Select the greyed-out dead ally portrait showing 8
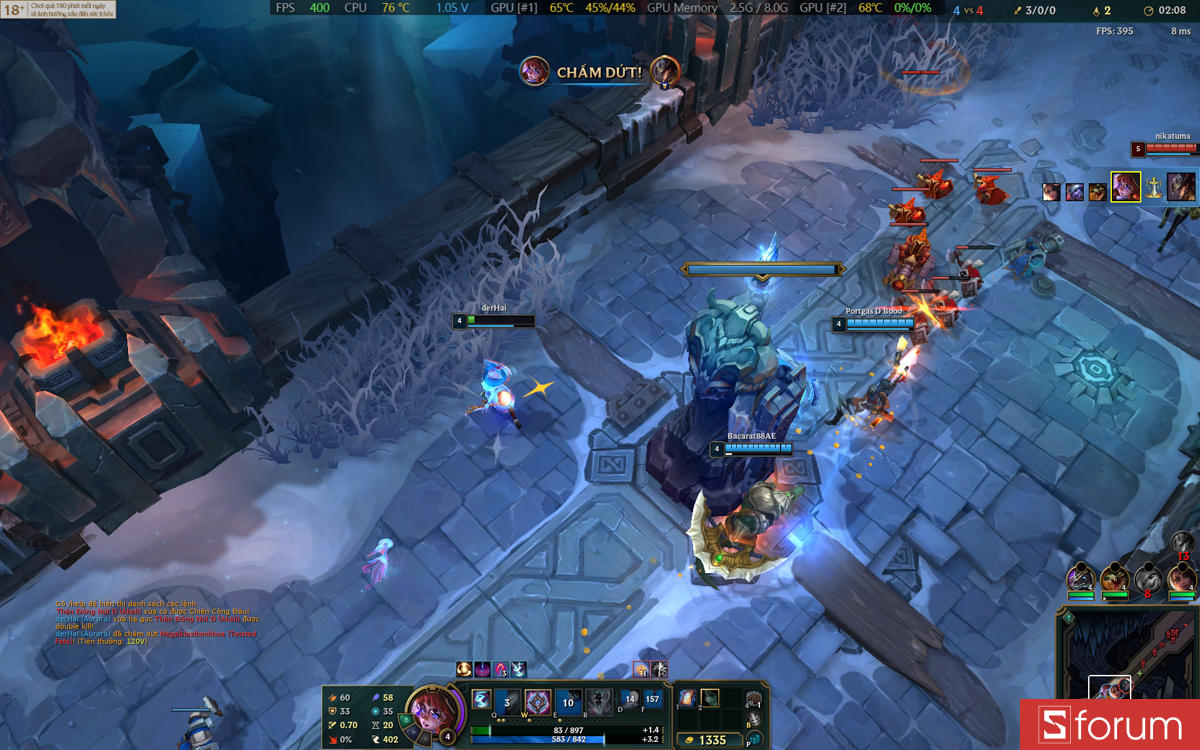The height and width of the screenshot is (750, 1200). (x=1148, y=578)
